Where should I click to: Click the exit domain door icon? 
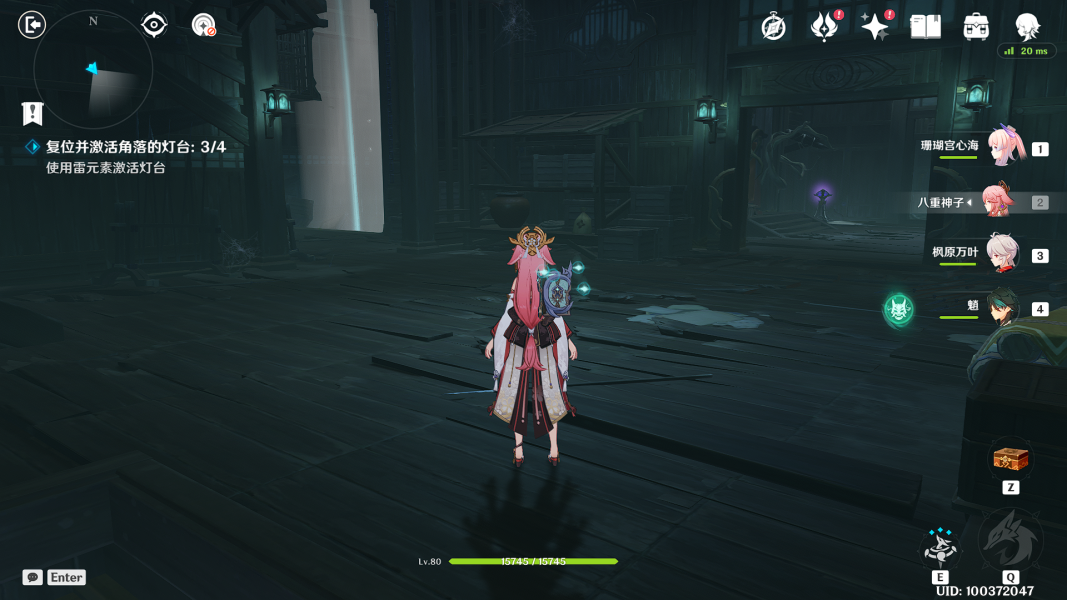pyautogui.click(x=32, y=25)
